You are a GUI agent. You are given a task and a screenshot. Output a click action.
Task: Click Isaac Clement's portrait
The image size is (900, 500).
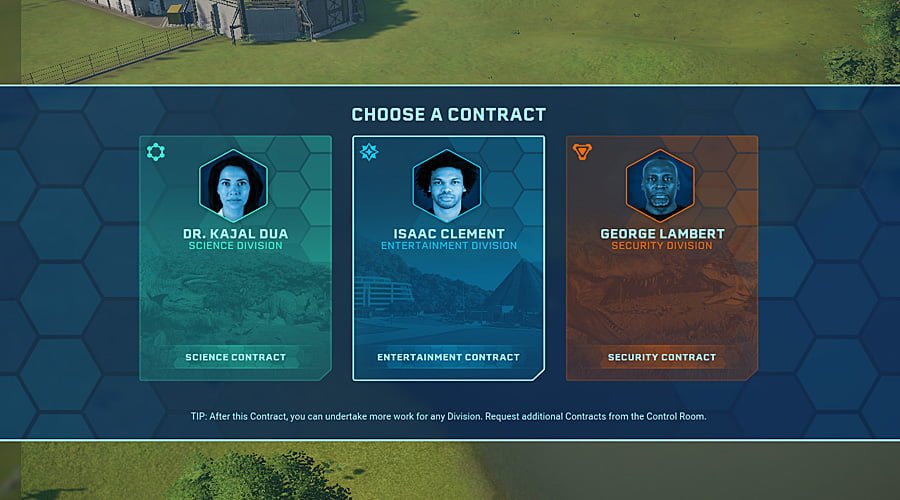[447, 187]
